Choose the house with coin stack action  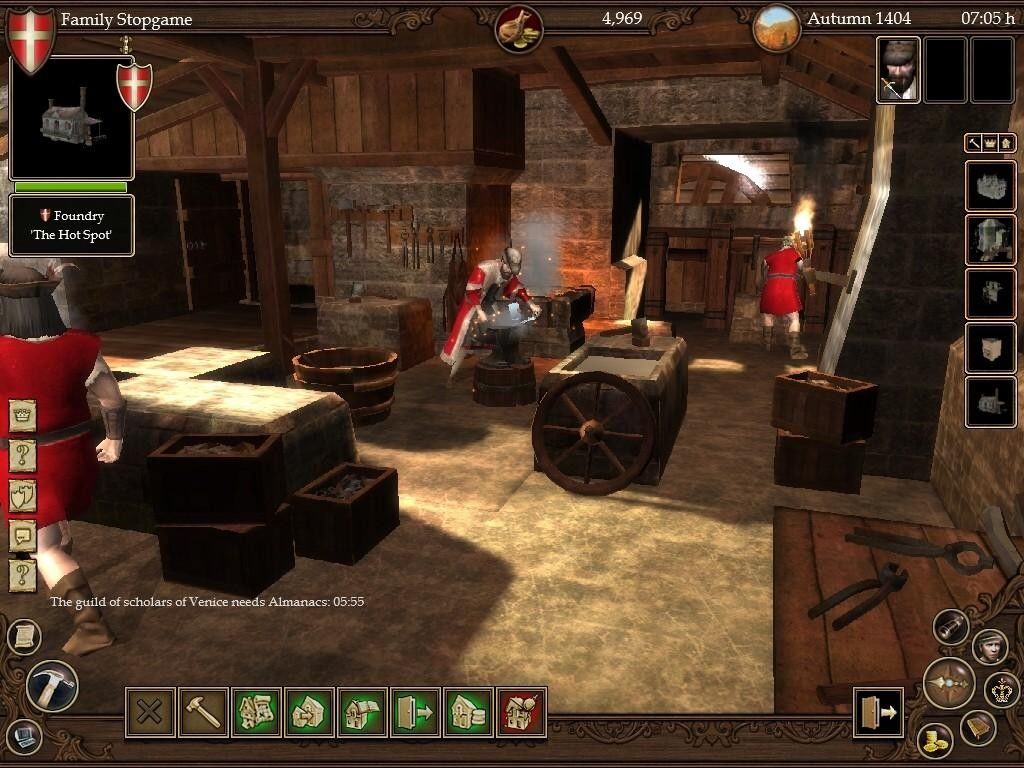[468, 712]
